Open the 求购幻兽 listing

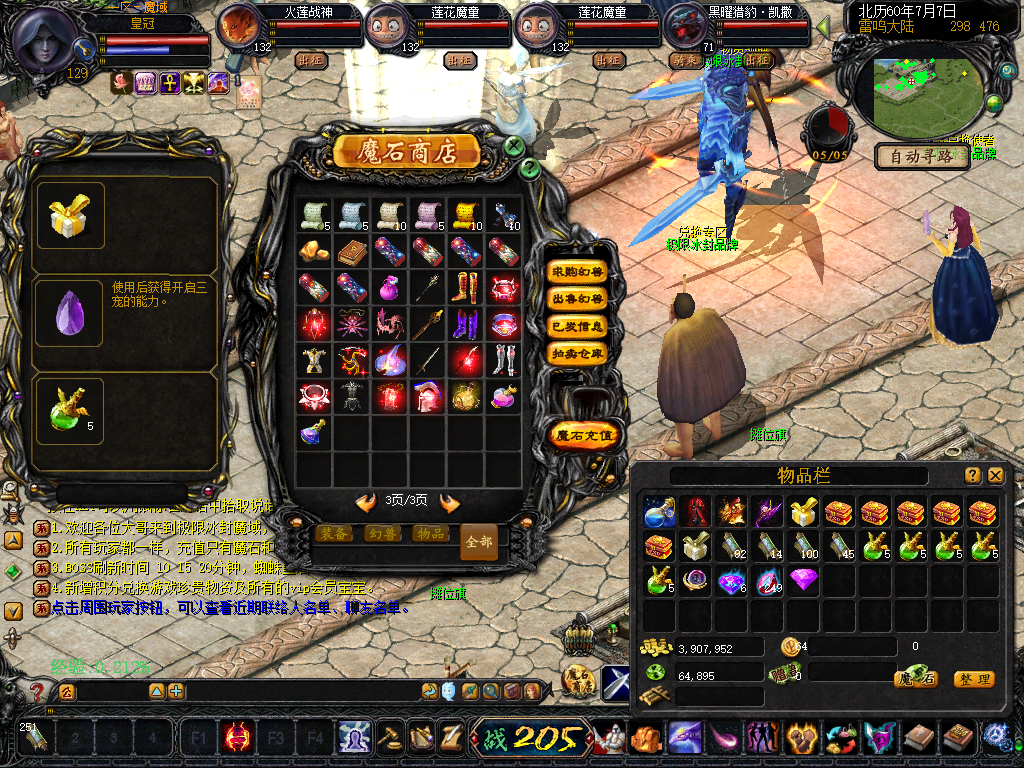(x=578, y=272)
